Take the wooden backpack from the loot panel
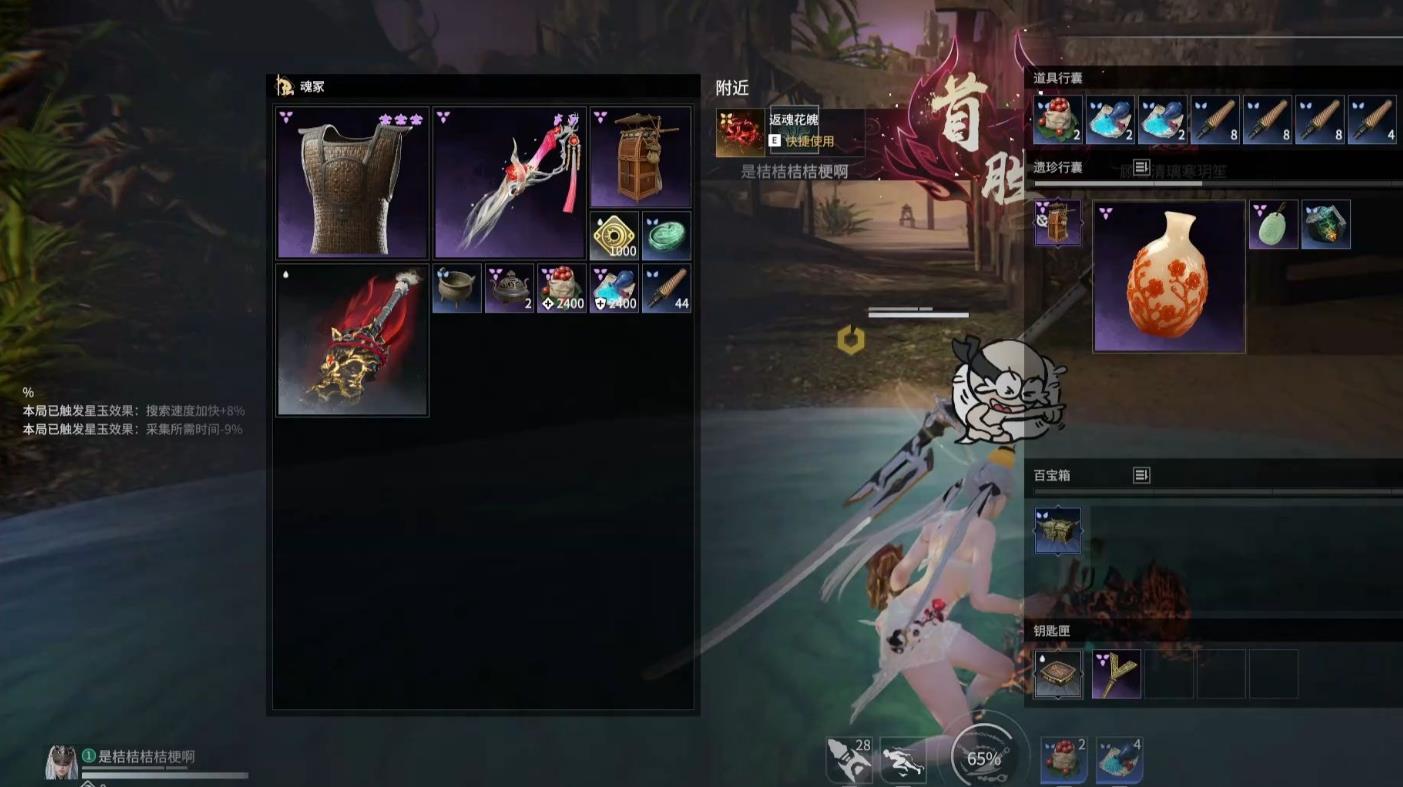1403x787 pixels. tap(640, 157)
